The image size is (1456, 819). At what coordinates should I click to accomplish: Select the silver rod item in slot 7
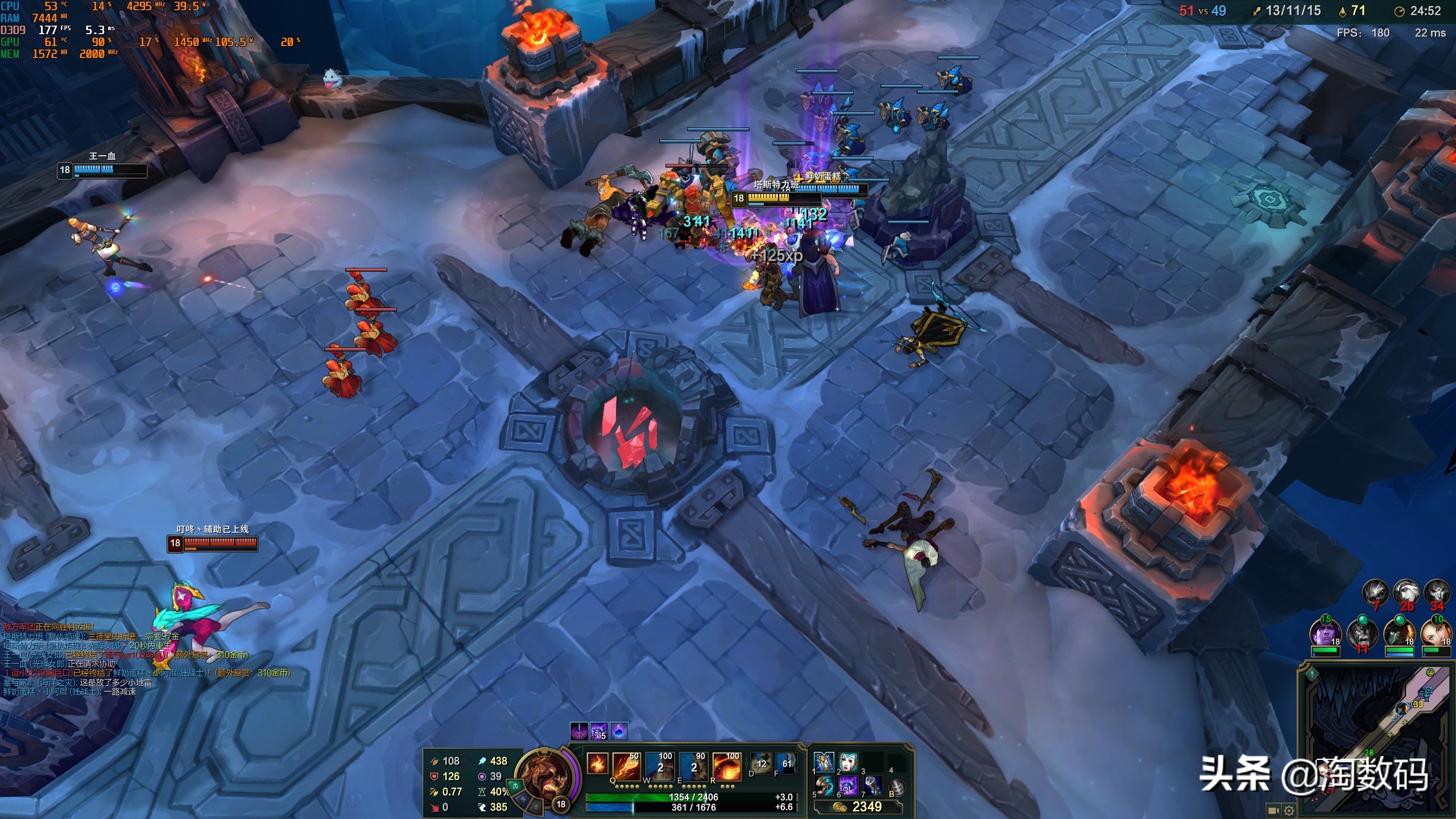(872, 786)
